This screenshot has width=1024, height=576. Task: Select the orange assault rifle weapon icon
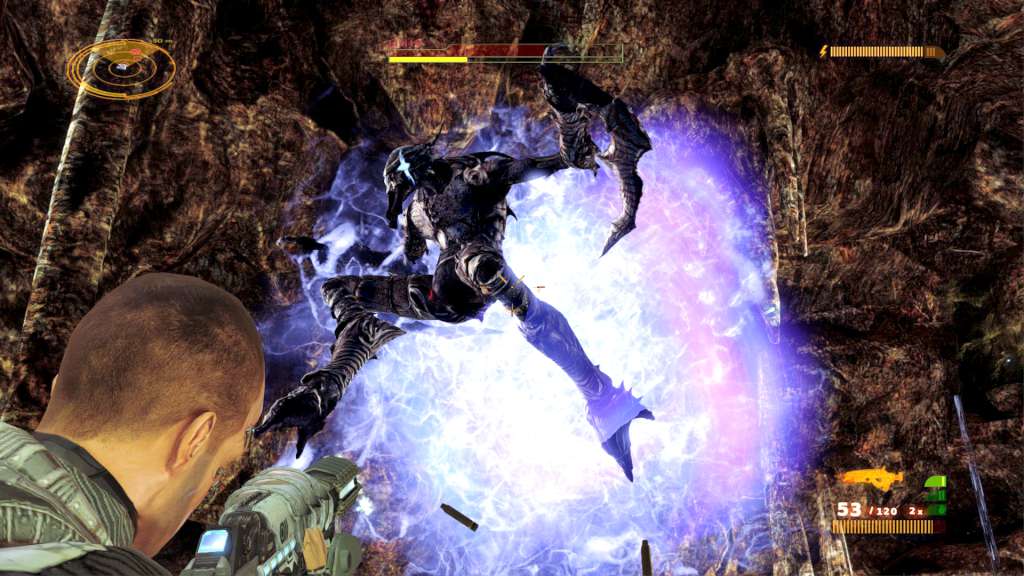(x=871, y=479)
